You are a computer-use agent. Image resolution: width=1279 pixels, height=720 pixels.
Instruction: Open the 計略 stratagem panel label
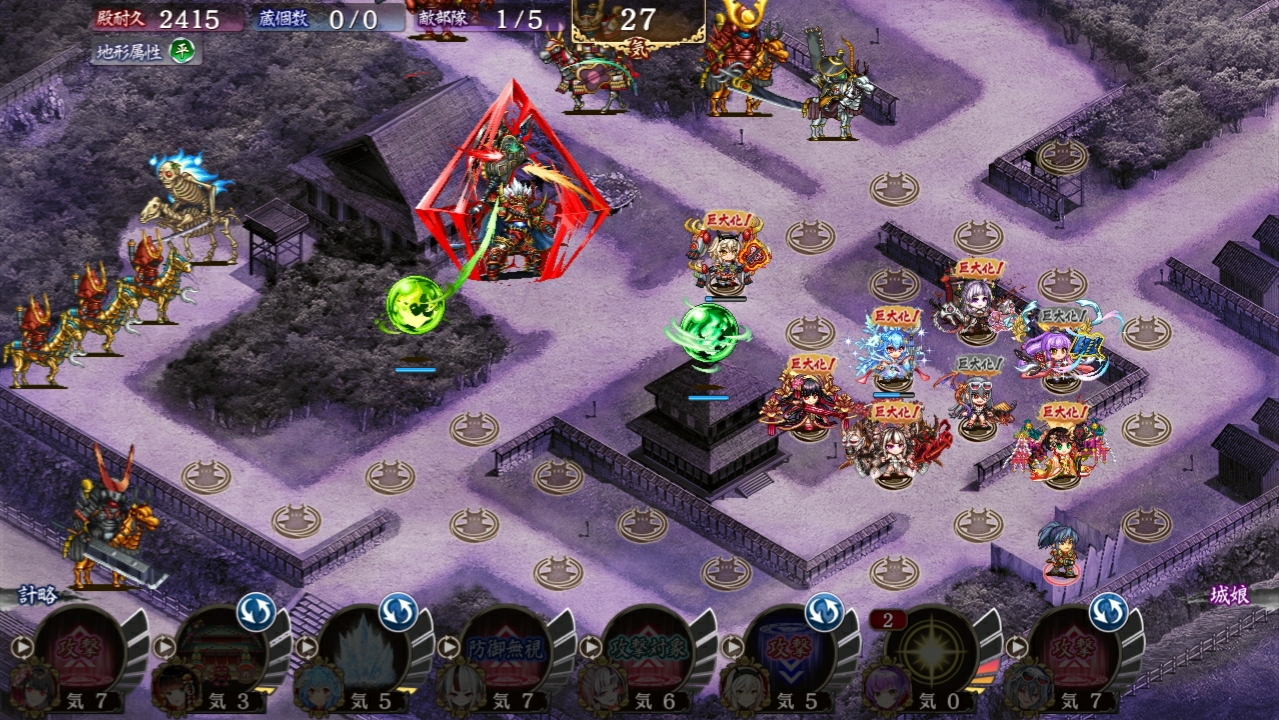pyautogui.click(x=37, y=596)
